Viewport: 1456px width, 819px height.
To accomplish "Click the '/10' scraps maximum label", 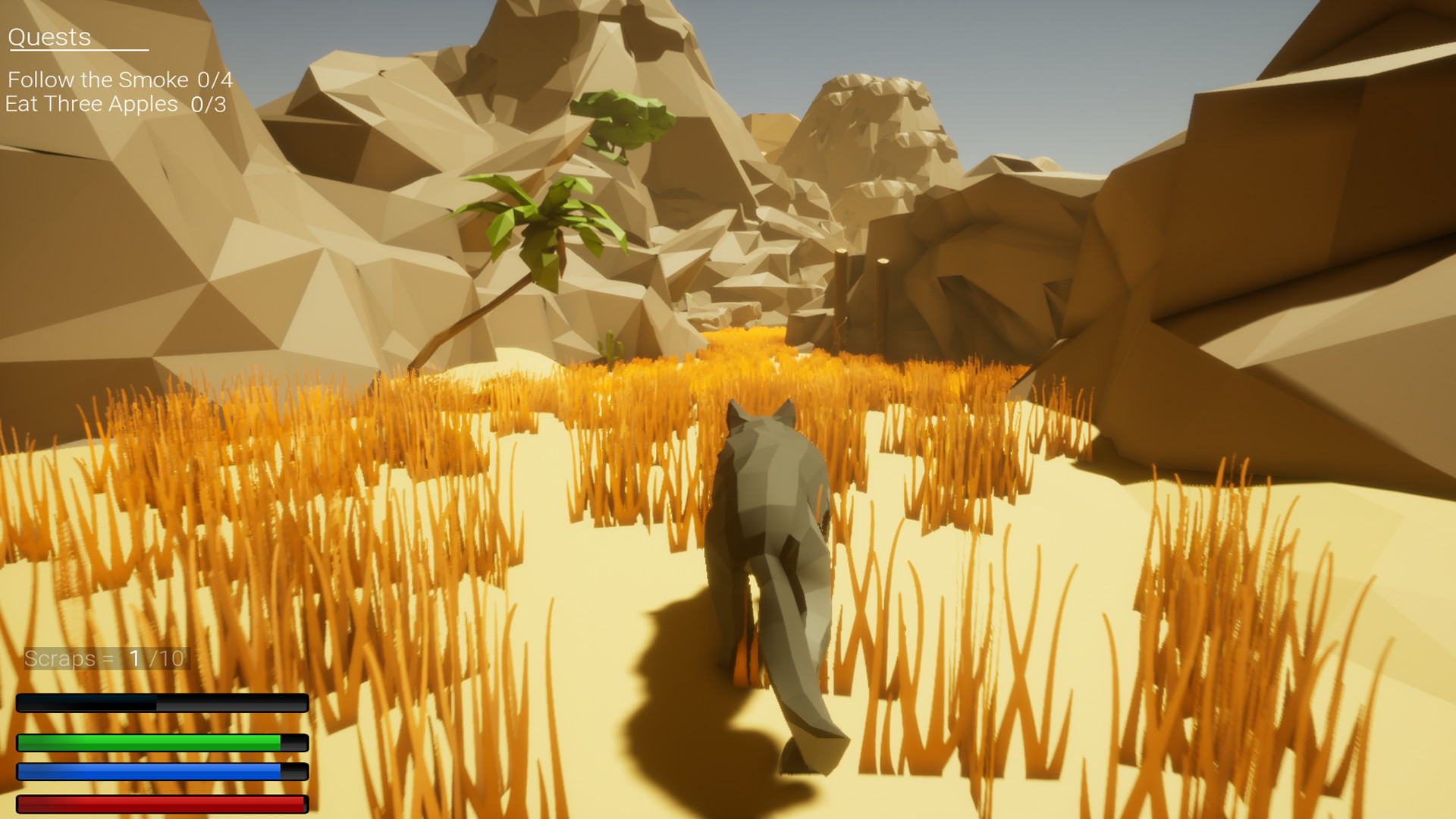I will tap(168, 658).
